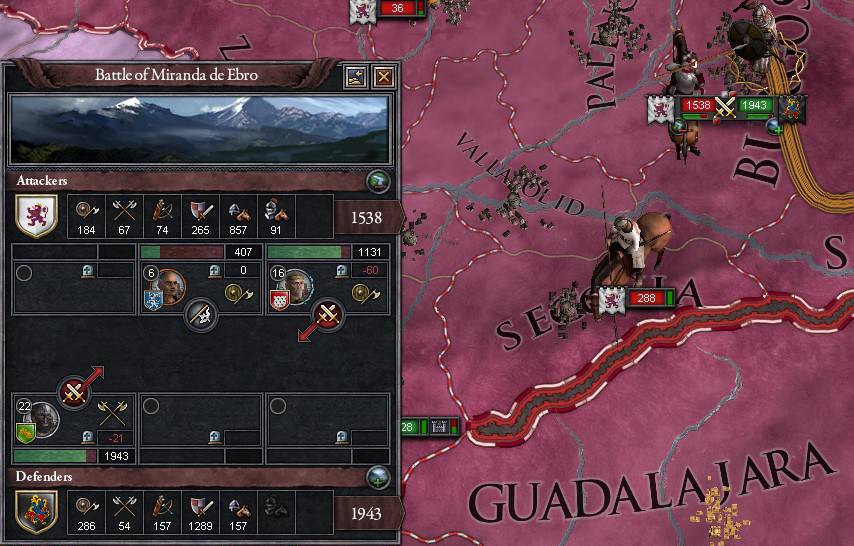This screenshot has height=546, width=854.
Task: Inspect the attacker center flank tactic icon
Action: [203, 315]
